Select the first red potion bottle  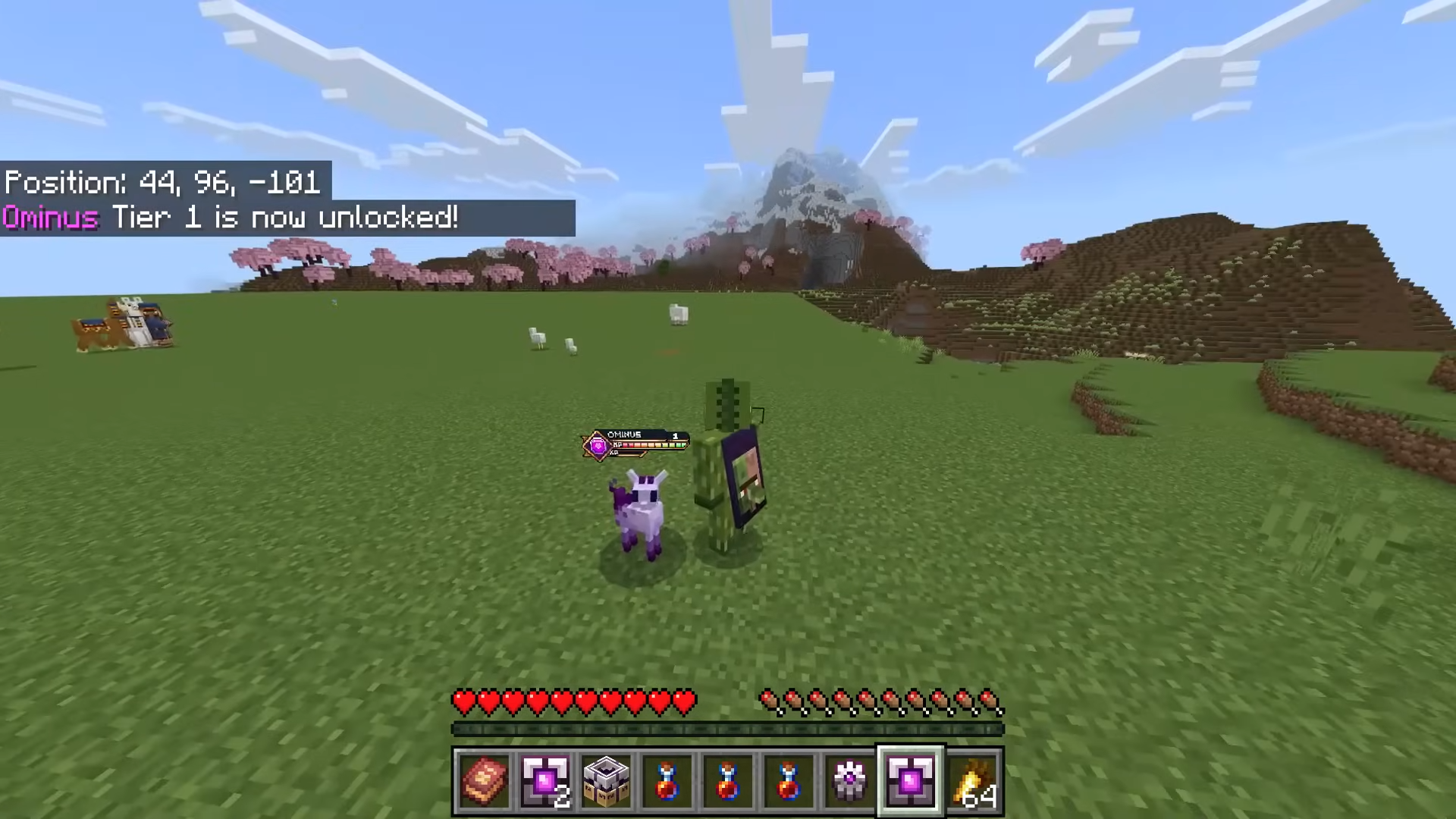coord(667,780)
